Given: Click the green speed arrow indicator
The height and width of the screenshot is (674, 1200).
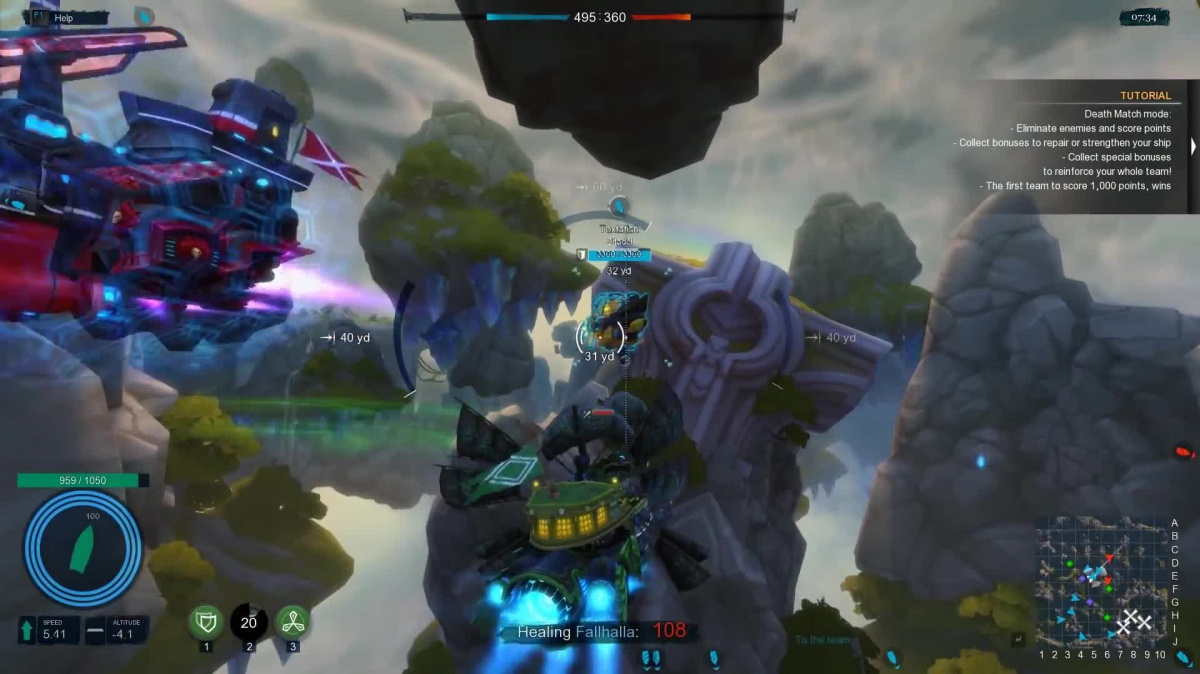Looking at the screenshot, I should click(x=27, y=630).
